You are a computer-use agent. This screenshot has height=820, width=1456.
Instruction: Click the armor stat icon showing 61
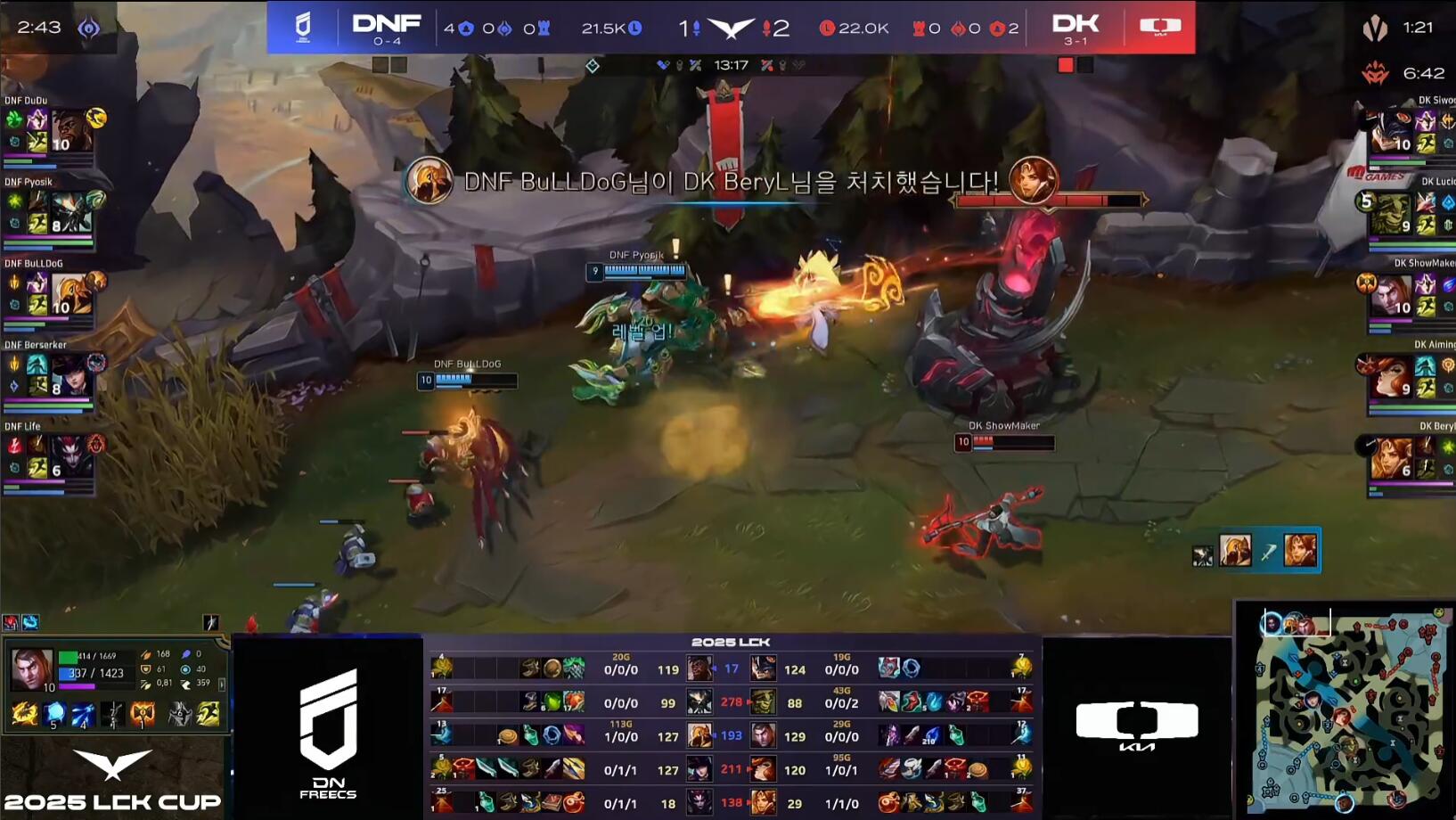[x=146, y=668]
